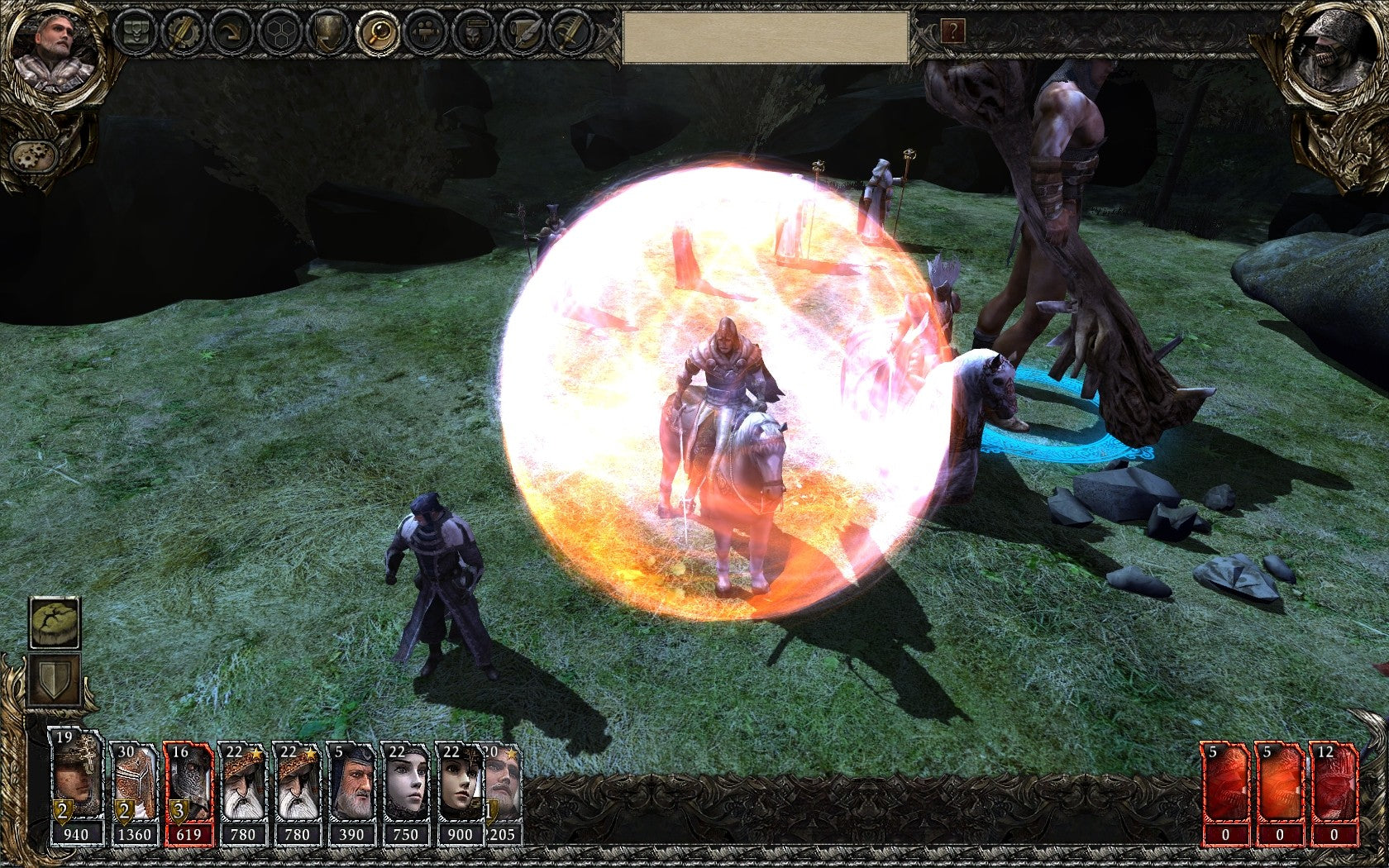This screenshot has height=868, width=1389.
Task: Open the scroll and quill toolbar icon
Action: (x=523, y=33)
